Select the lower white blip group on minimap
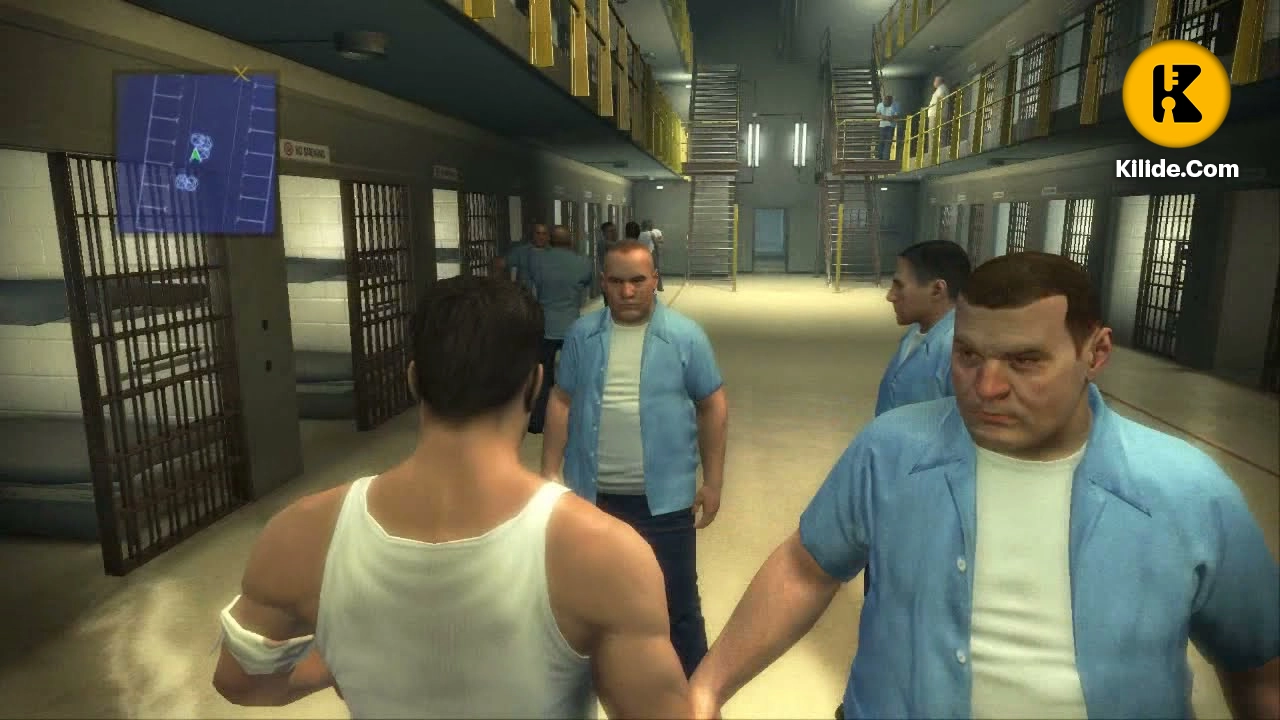The image size is (1280, 720). point(185,181)
